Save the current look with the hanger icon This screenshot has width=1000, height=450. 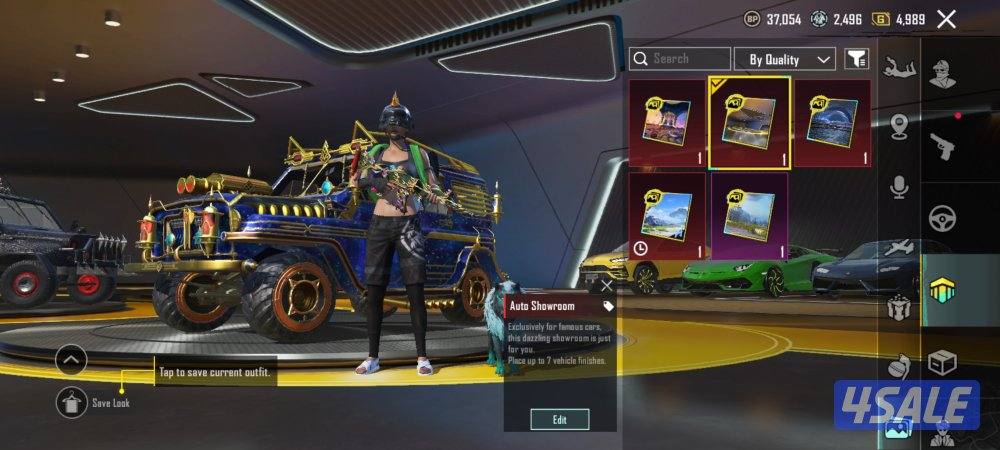[71, 402]
